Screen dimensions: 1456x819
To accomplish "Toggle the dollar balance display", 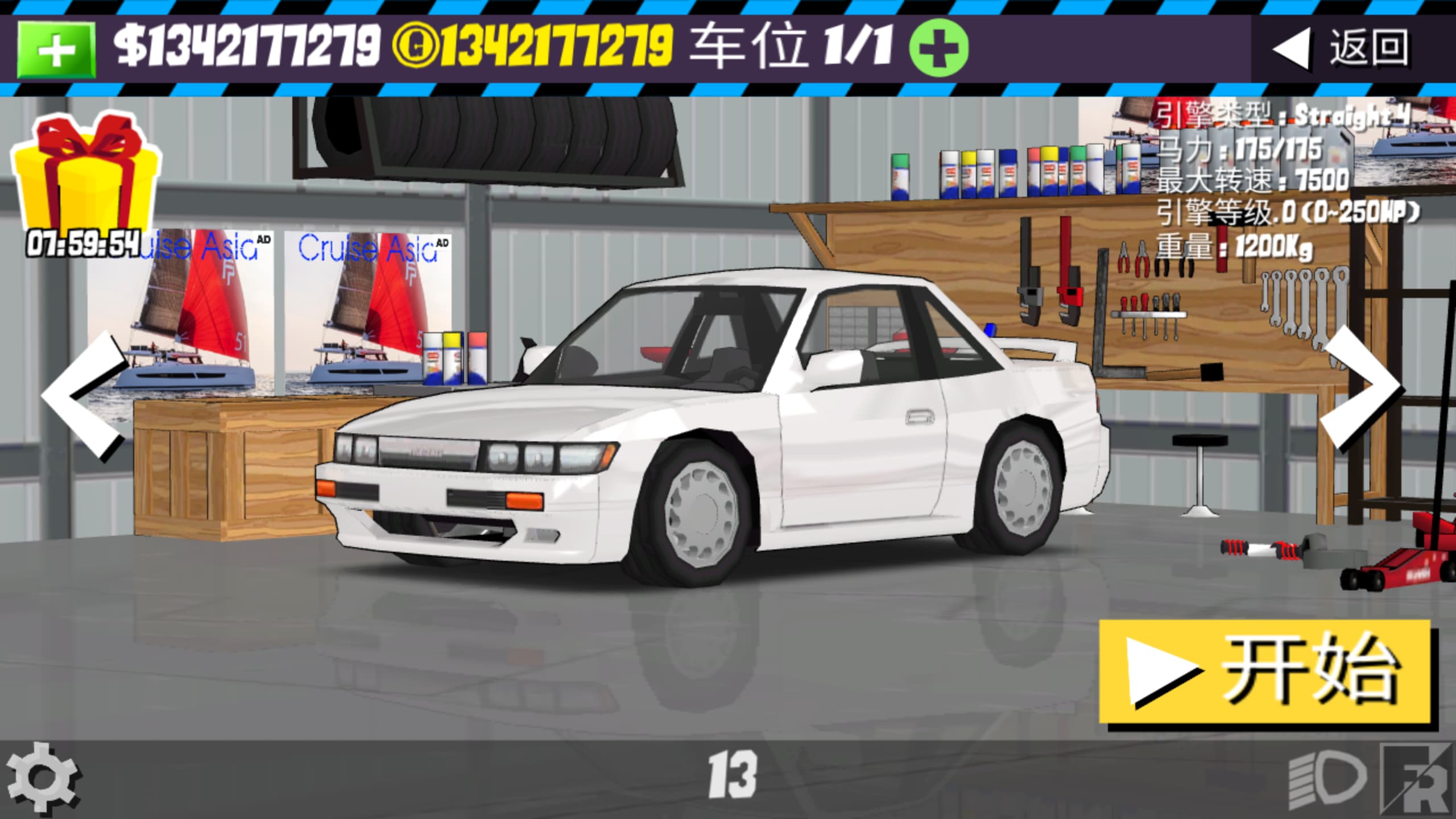I will pos(245,48).
